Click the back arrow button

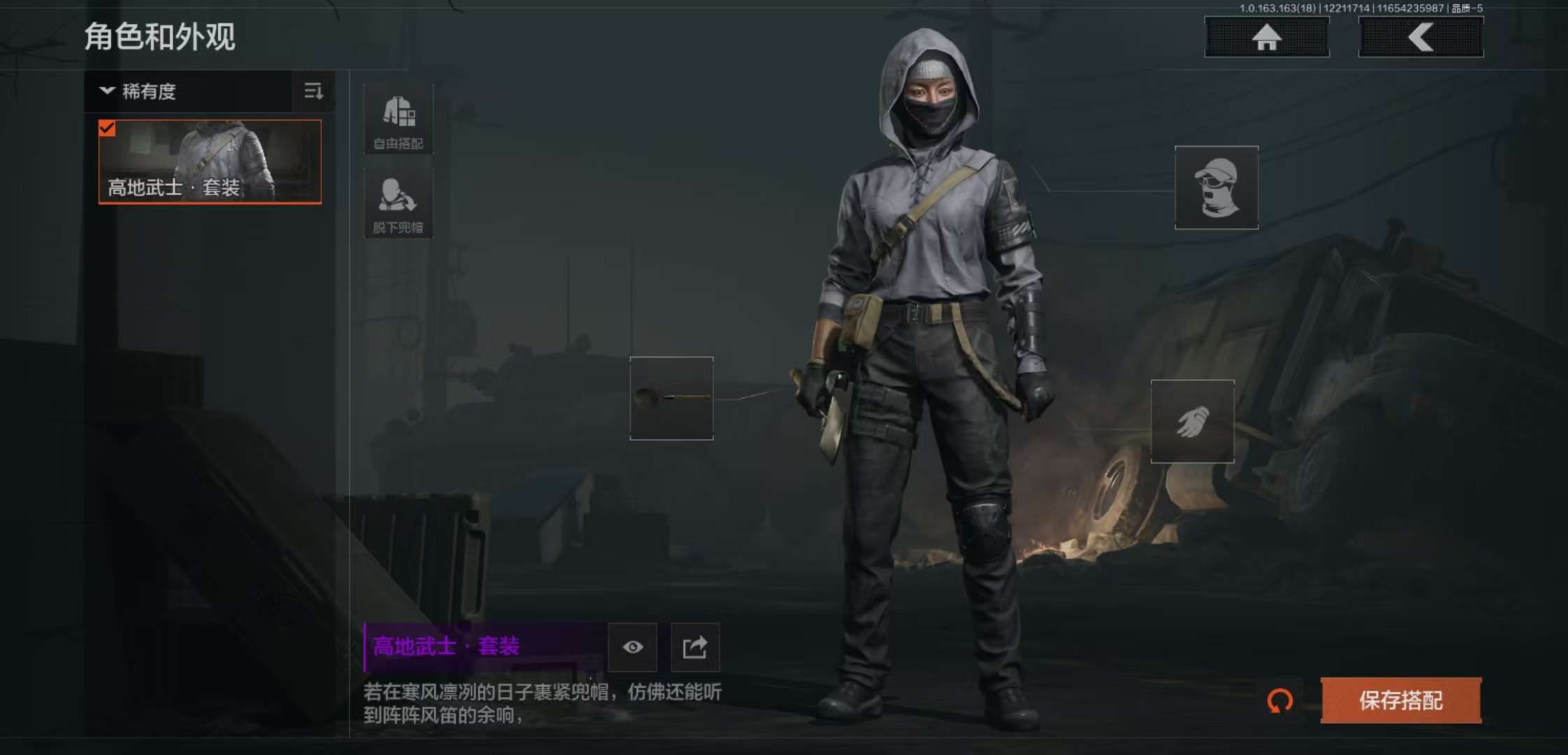click(x=1421, y=37)
